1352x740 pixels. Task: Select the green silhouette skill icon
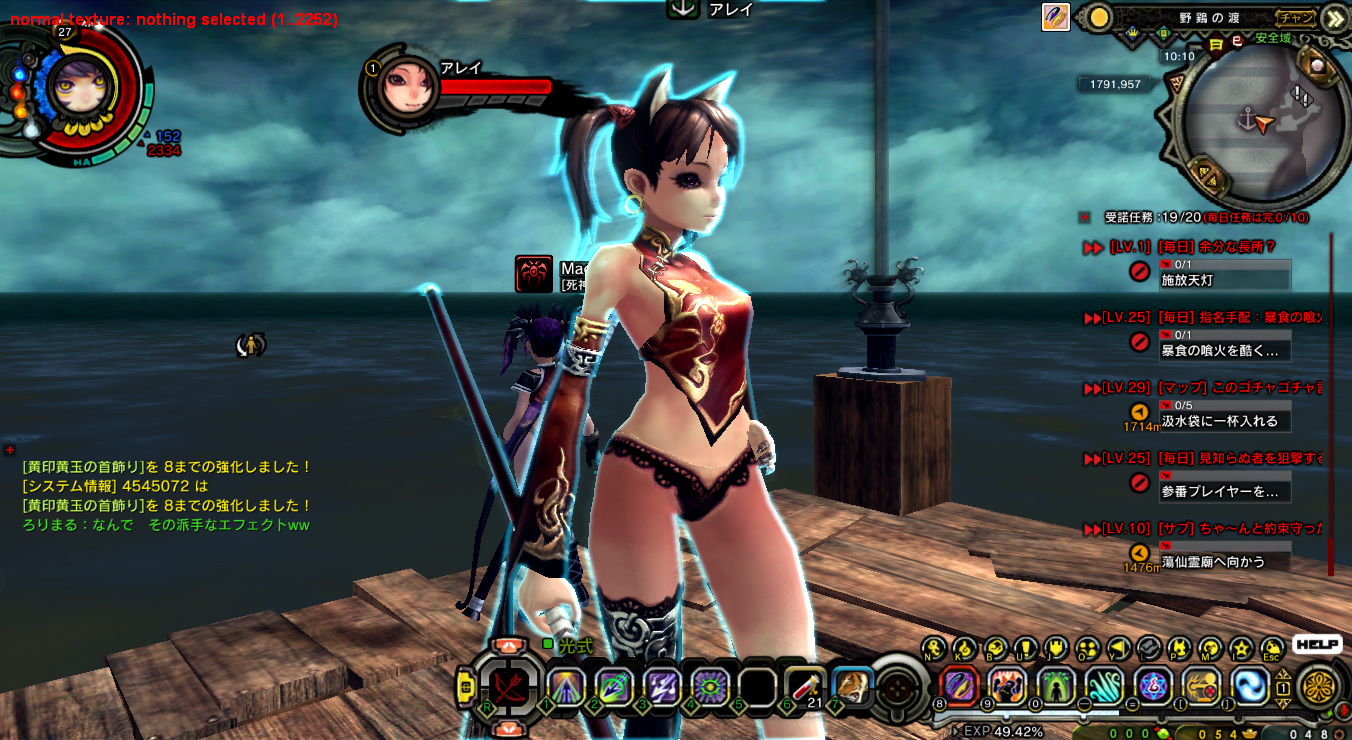pyautogui.click(x=1056, y=686)
